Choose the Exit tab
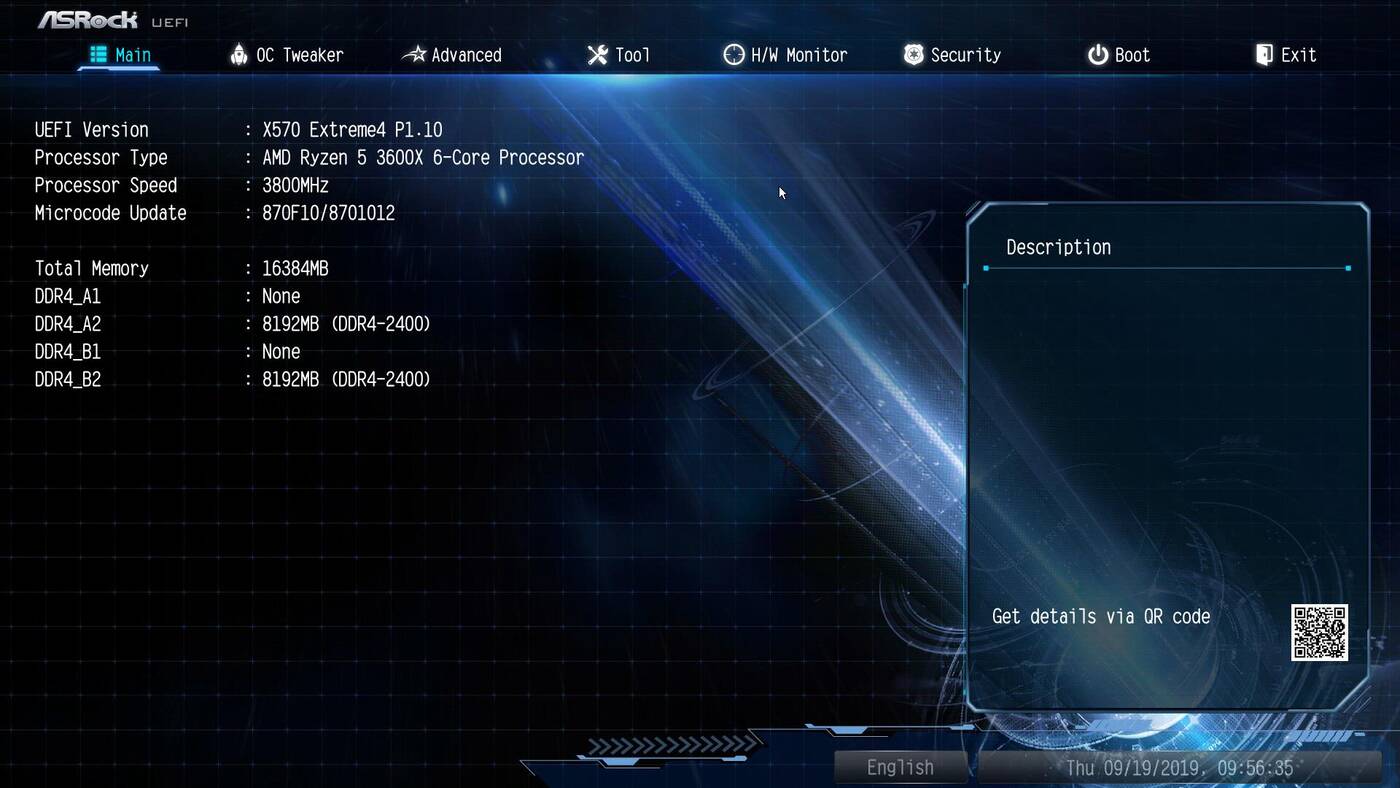 1286,55
